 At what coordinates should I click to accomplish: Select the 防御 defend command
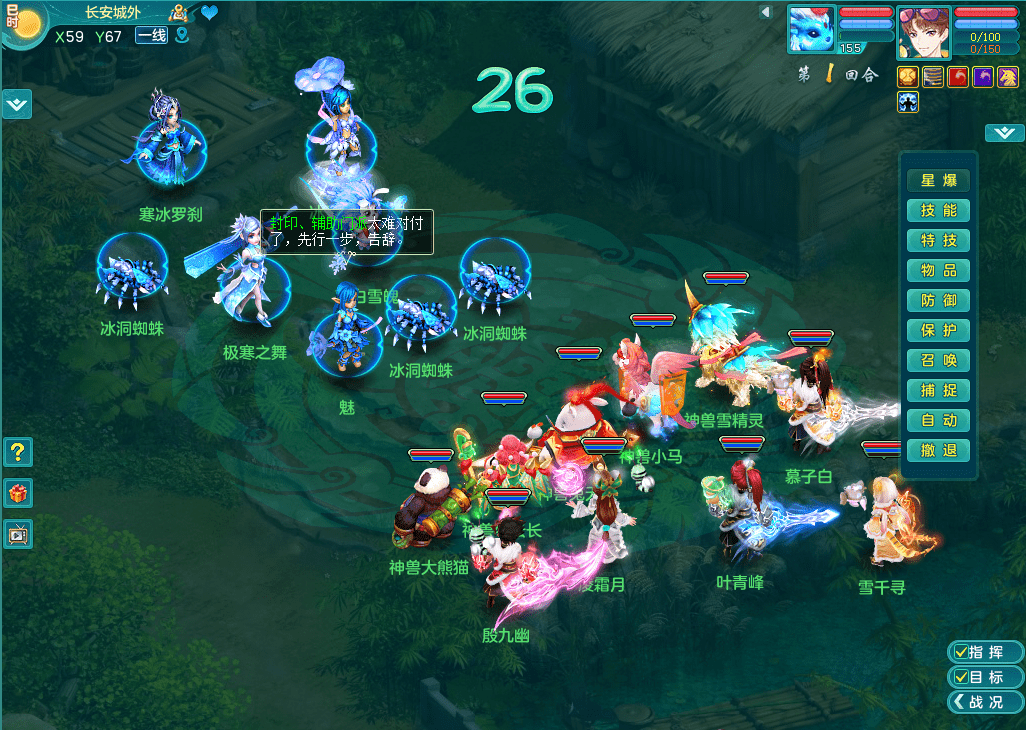938,300
